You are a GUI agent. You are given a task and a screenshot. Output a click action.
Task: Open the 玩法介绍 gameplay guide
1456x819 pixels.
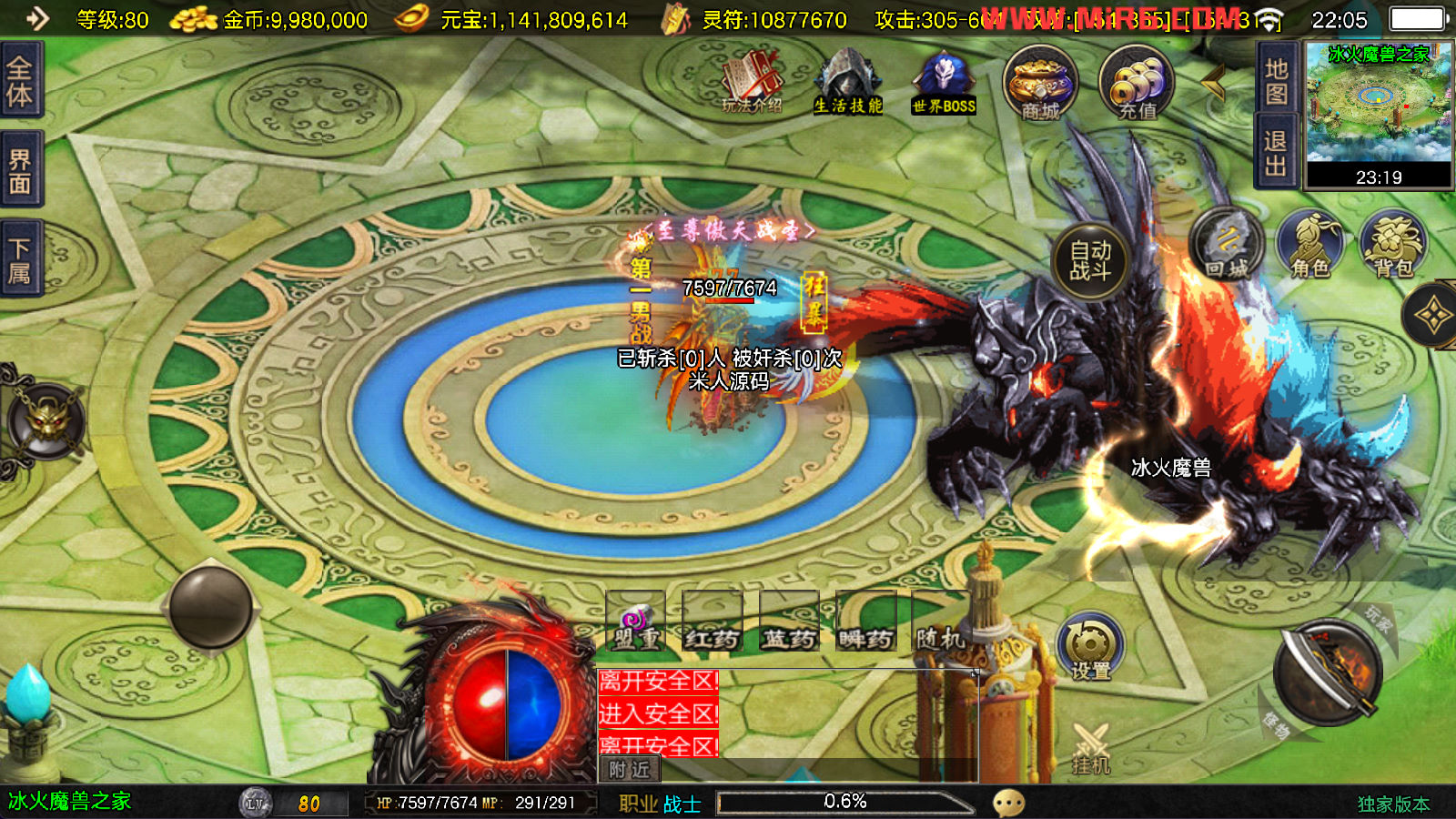(752, 82)
